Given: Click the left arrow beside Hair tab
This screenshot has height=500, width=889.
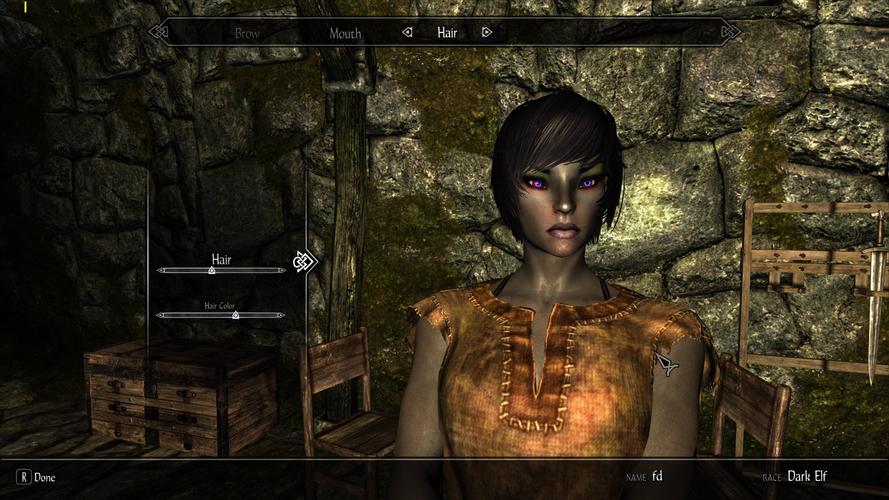Looking at the screenshot, I should pos(407,33).
